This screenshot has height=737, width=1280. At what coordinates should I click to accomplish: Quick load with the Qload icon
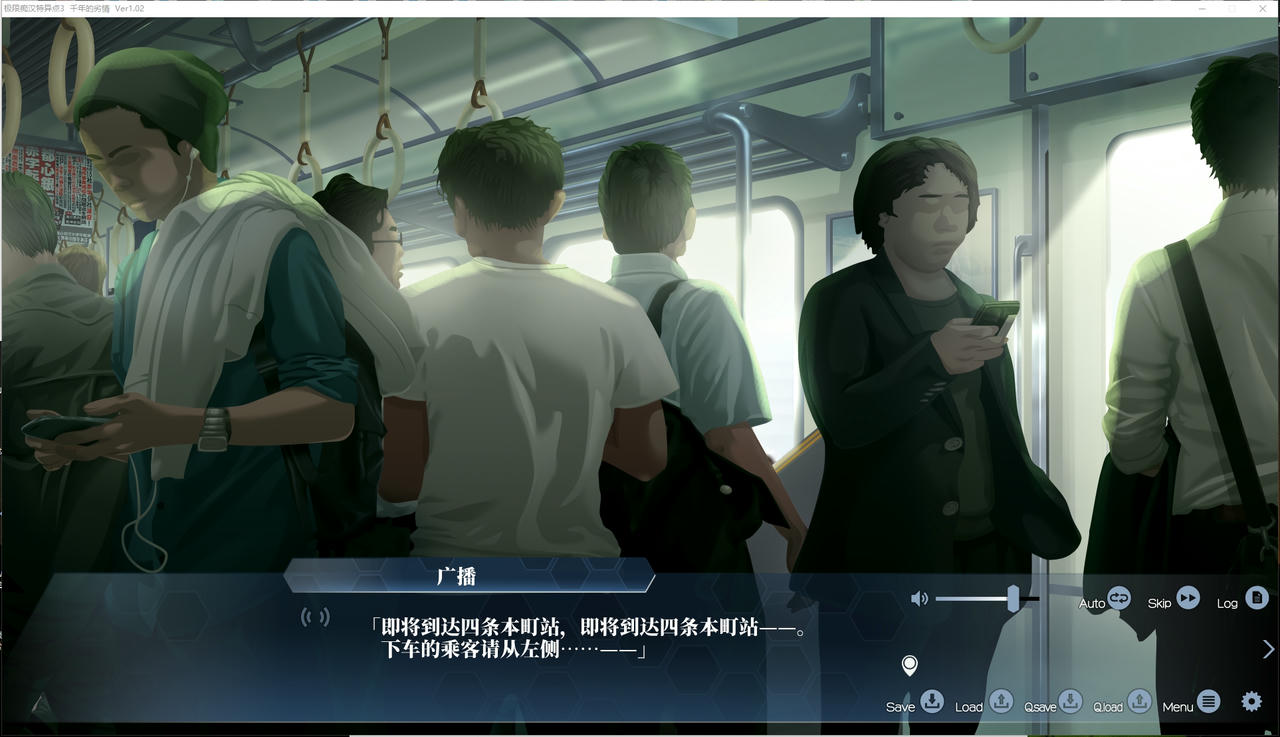[x=1139, y=703]
